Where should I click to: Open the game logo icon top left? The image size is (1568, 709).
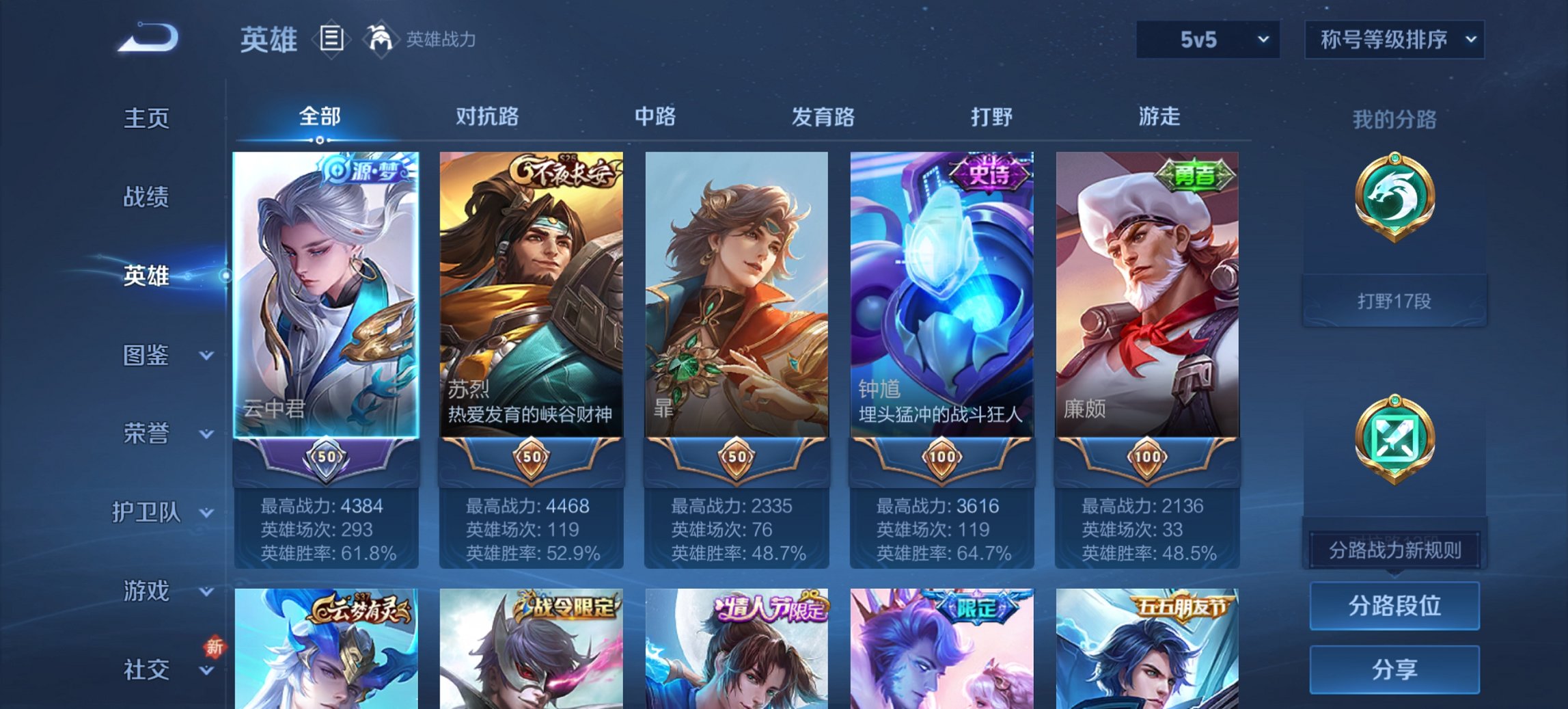[147, 38]
